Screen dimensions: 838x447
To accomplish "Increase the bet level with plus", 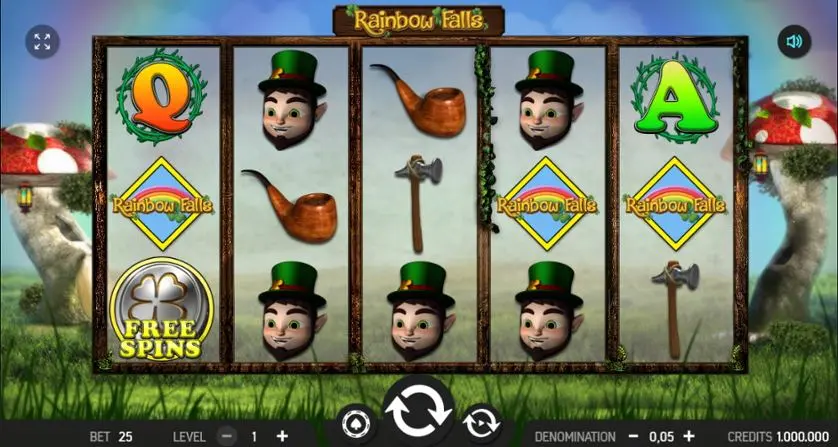I will click(281, 437).
